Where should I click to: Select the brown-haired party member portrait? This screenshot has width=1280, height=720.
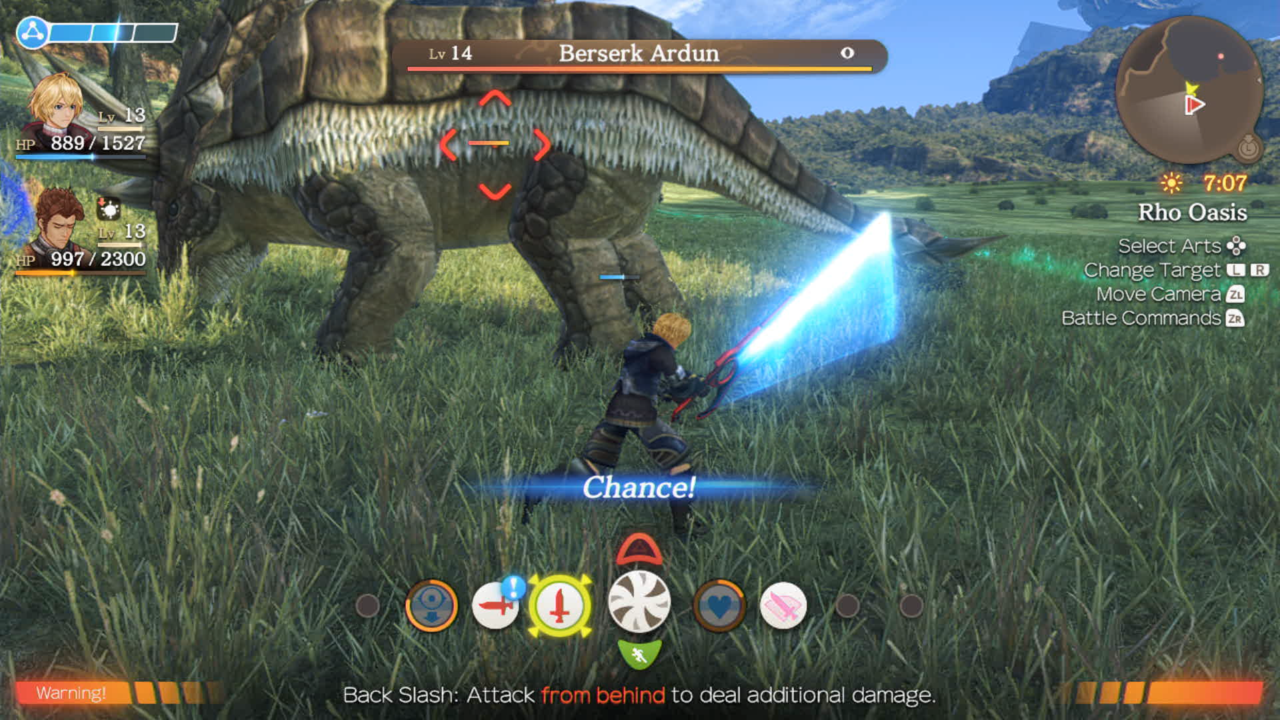pos(60,225)
